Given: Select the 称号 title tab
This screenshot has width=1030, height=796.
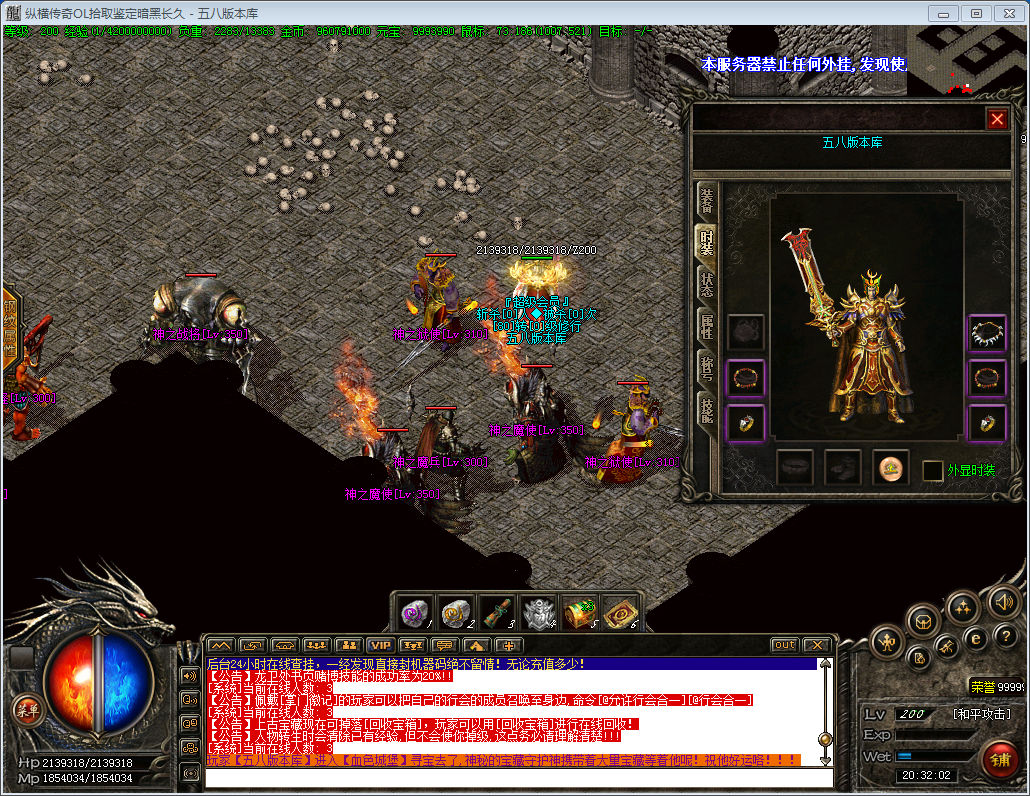Looking at the screenshot, I should pyautogui.click(x=707, y=367).
